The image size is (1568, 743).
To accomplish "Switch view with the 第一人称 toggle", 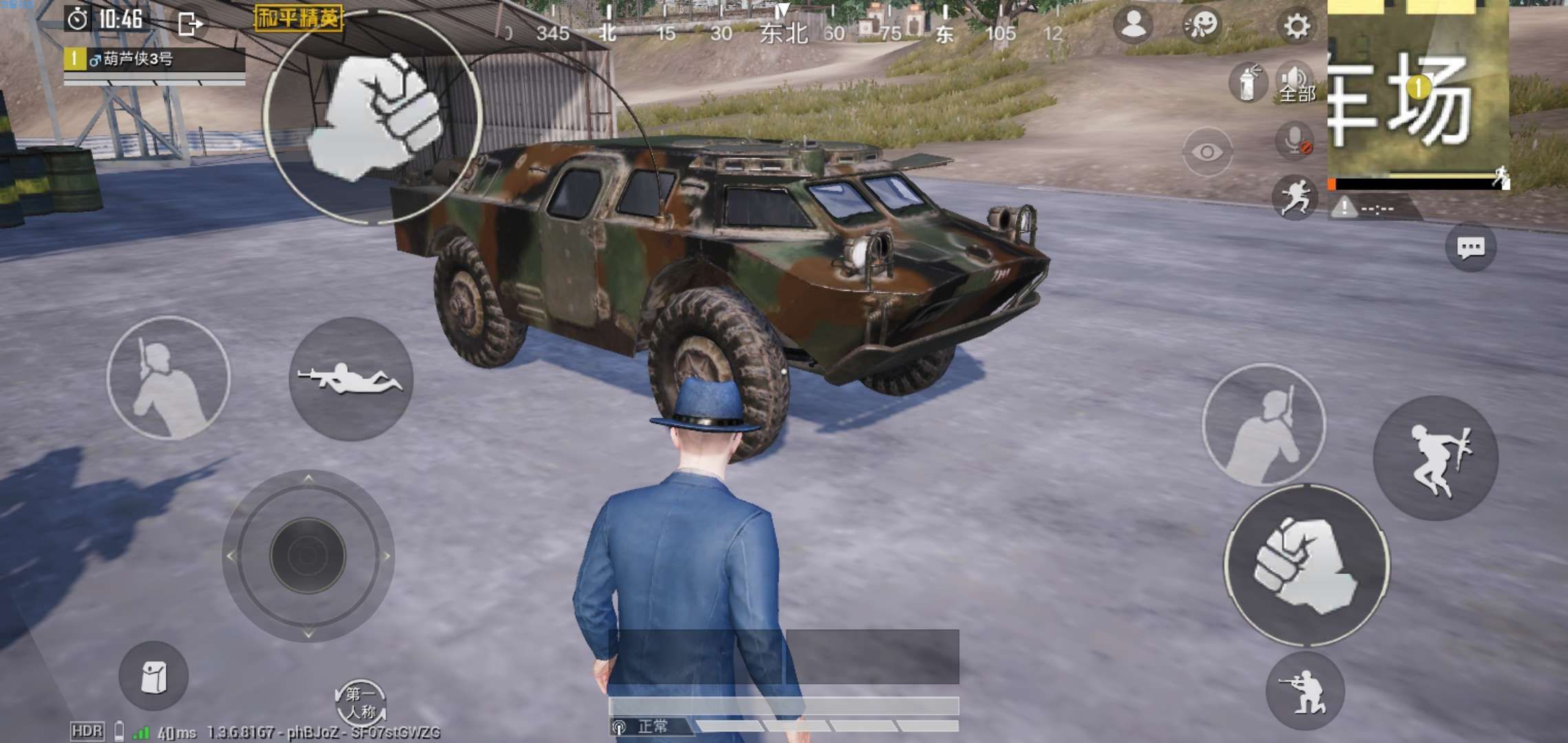I will (x=360, y=702).
